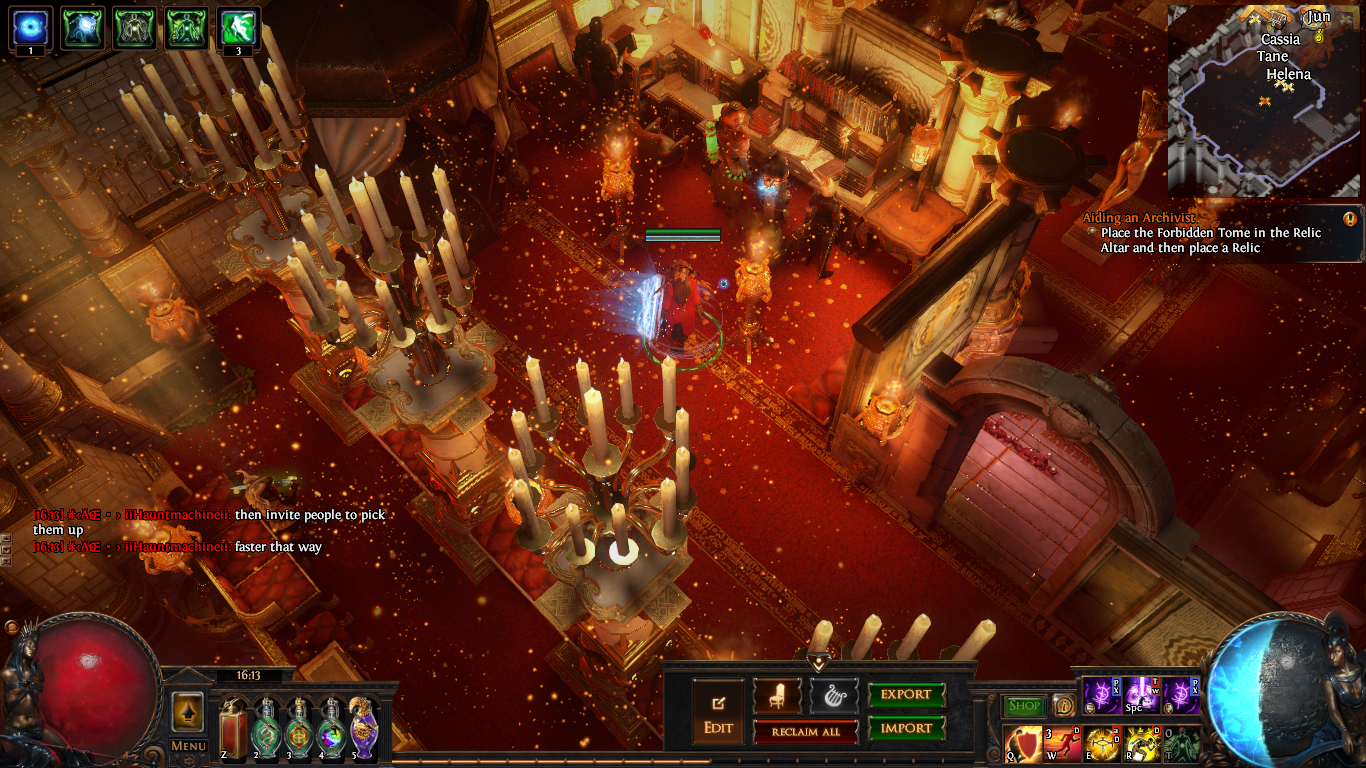Activate the red shield skill on Q

[1023, 745]
